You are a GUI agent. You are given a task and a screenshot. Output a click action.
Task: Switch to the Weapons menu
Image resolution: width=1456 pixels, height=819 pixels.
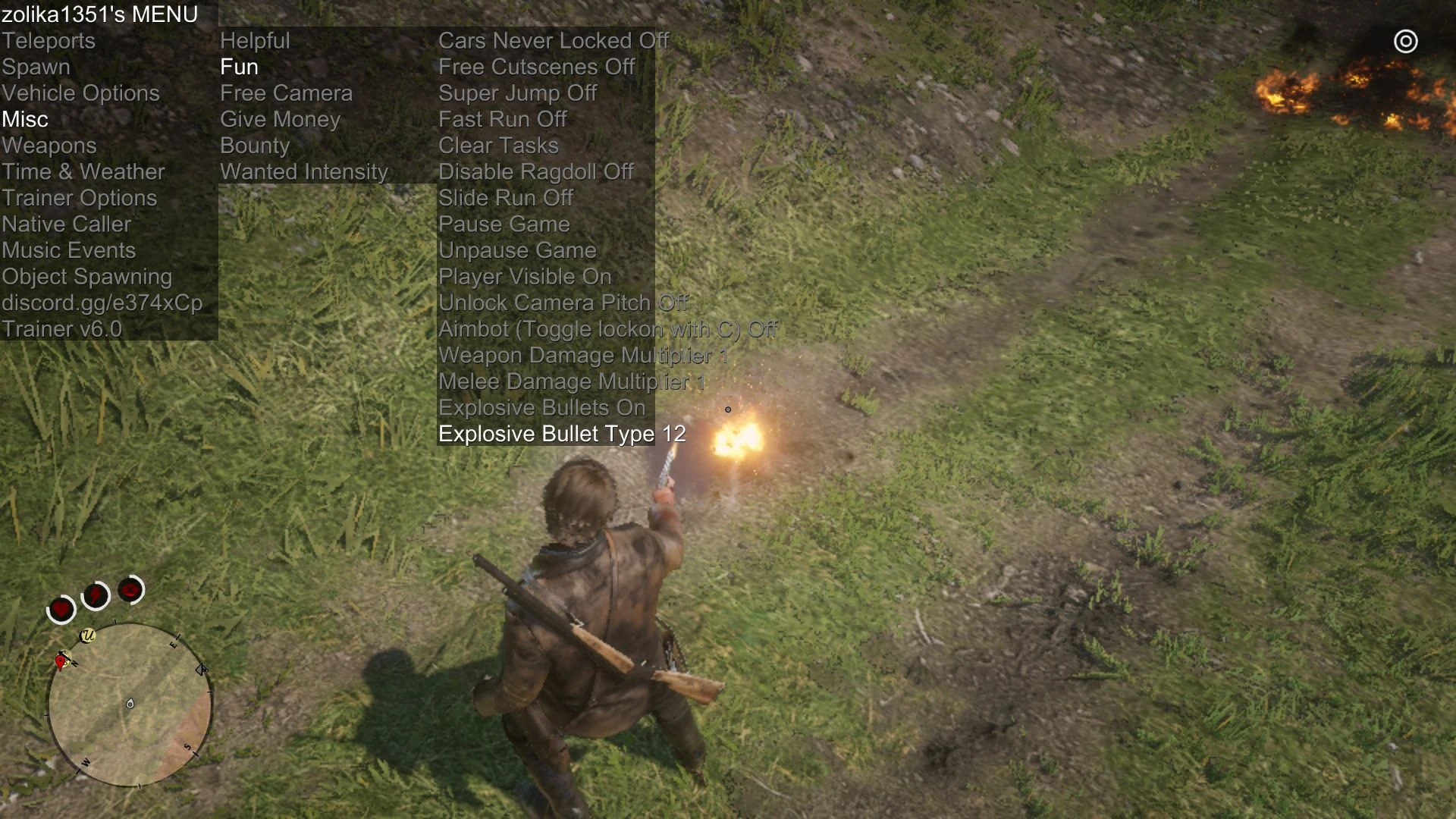pyautogui.click(x=49, y=145)
